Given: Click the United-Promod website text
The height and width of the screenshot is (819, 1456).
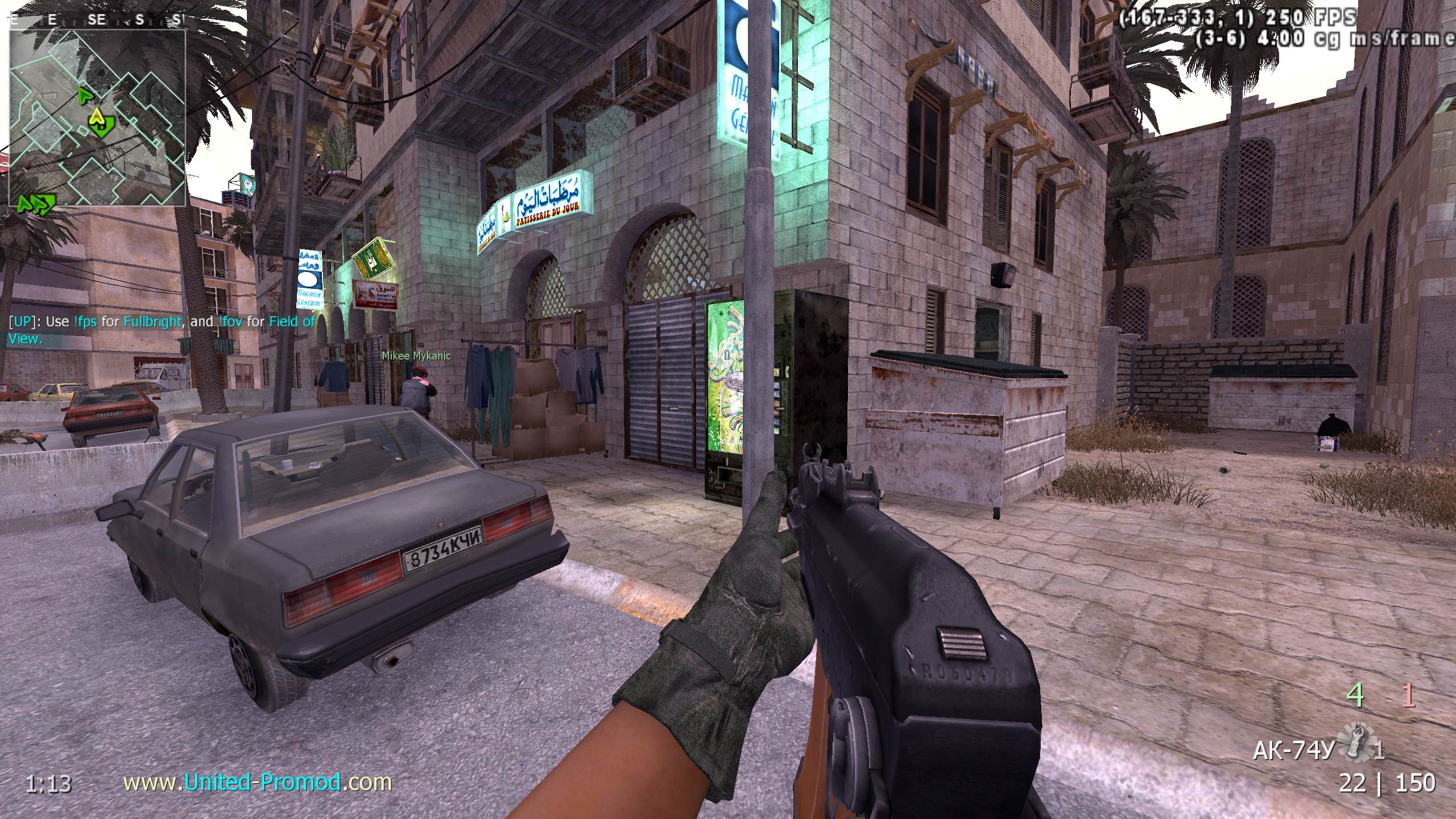Looking at the screenshot, I should pos(258,783).
